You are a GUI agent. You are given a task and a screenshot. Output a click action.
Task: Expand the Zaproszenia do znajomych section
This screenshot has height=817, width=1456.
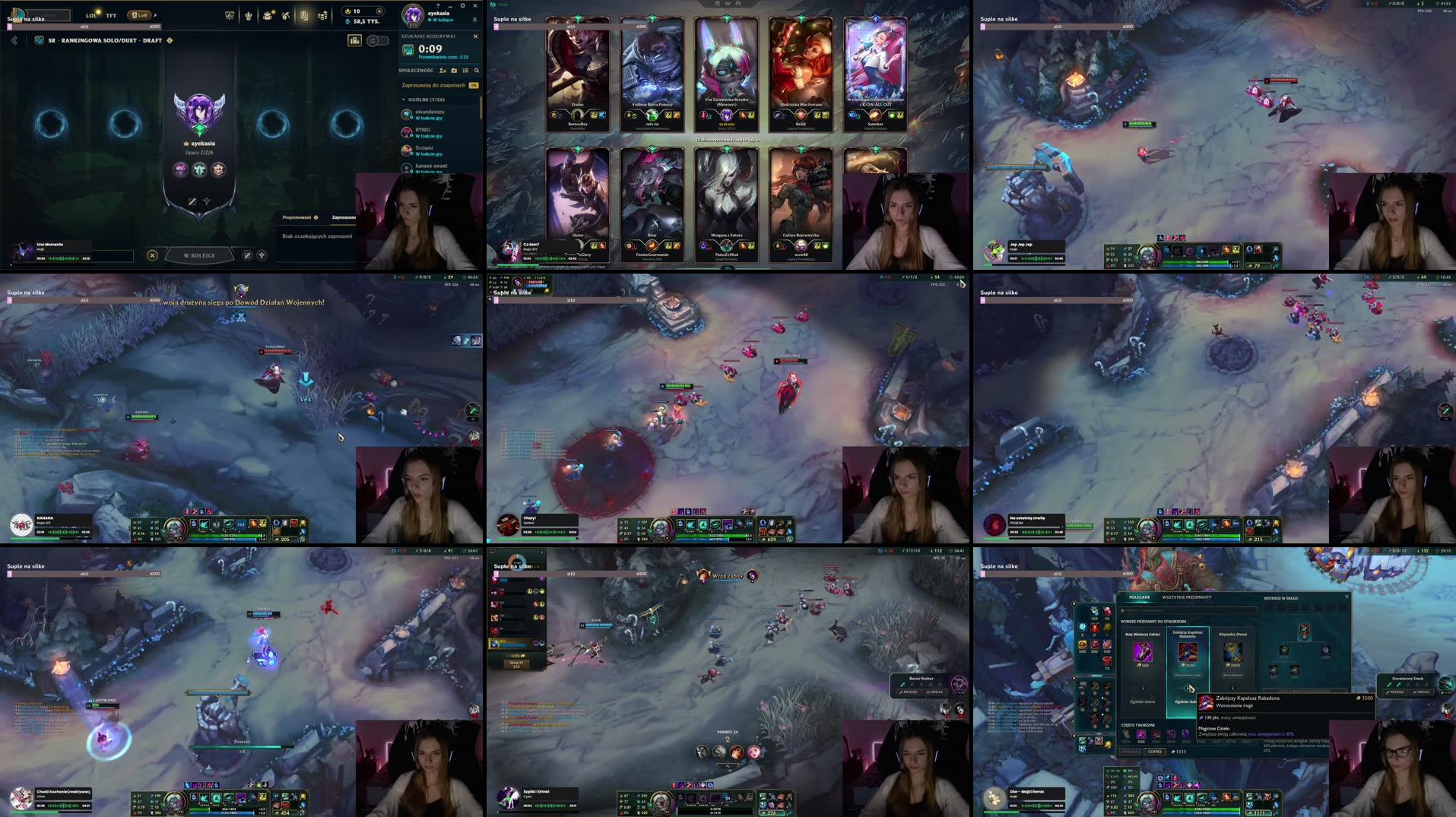pyautogui.click(x=433, y=85)
